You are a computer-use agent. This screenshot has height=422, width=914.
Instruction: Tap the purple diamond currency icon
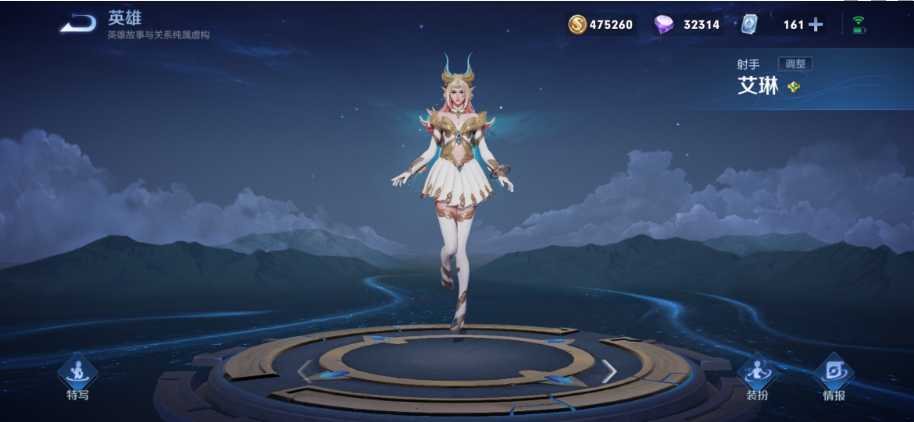[664, 24]
